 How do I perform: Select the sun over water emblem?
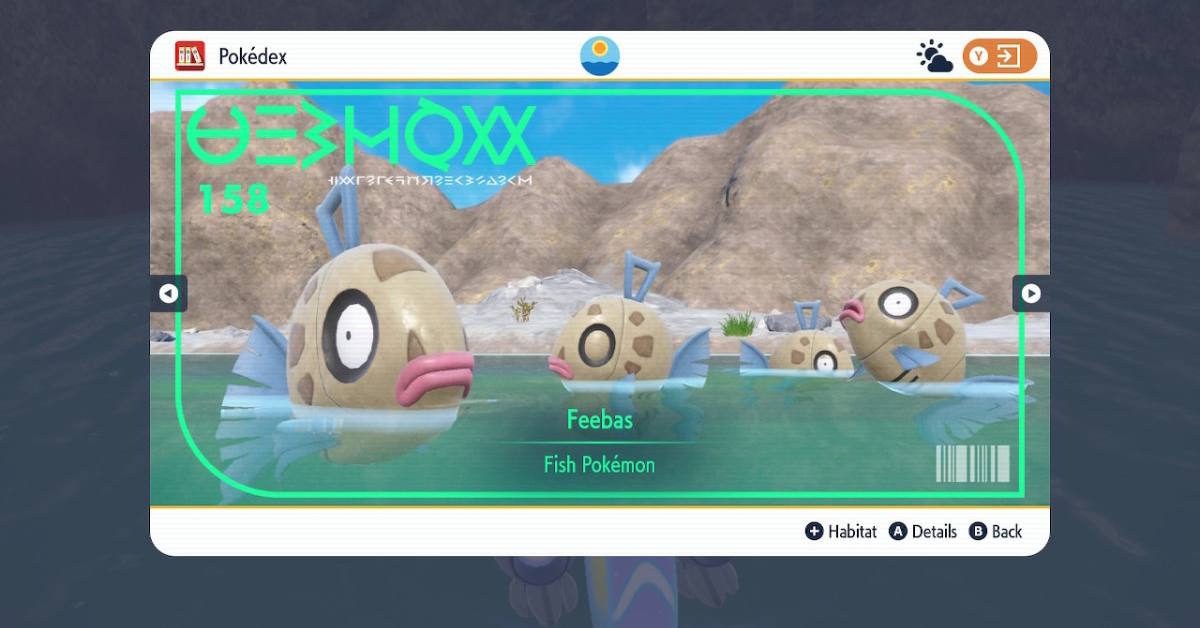[x=600, y=56]
